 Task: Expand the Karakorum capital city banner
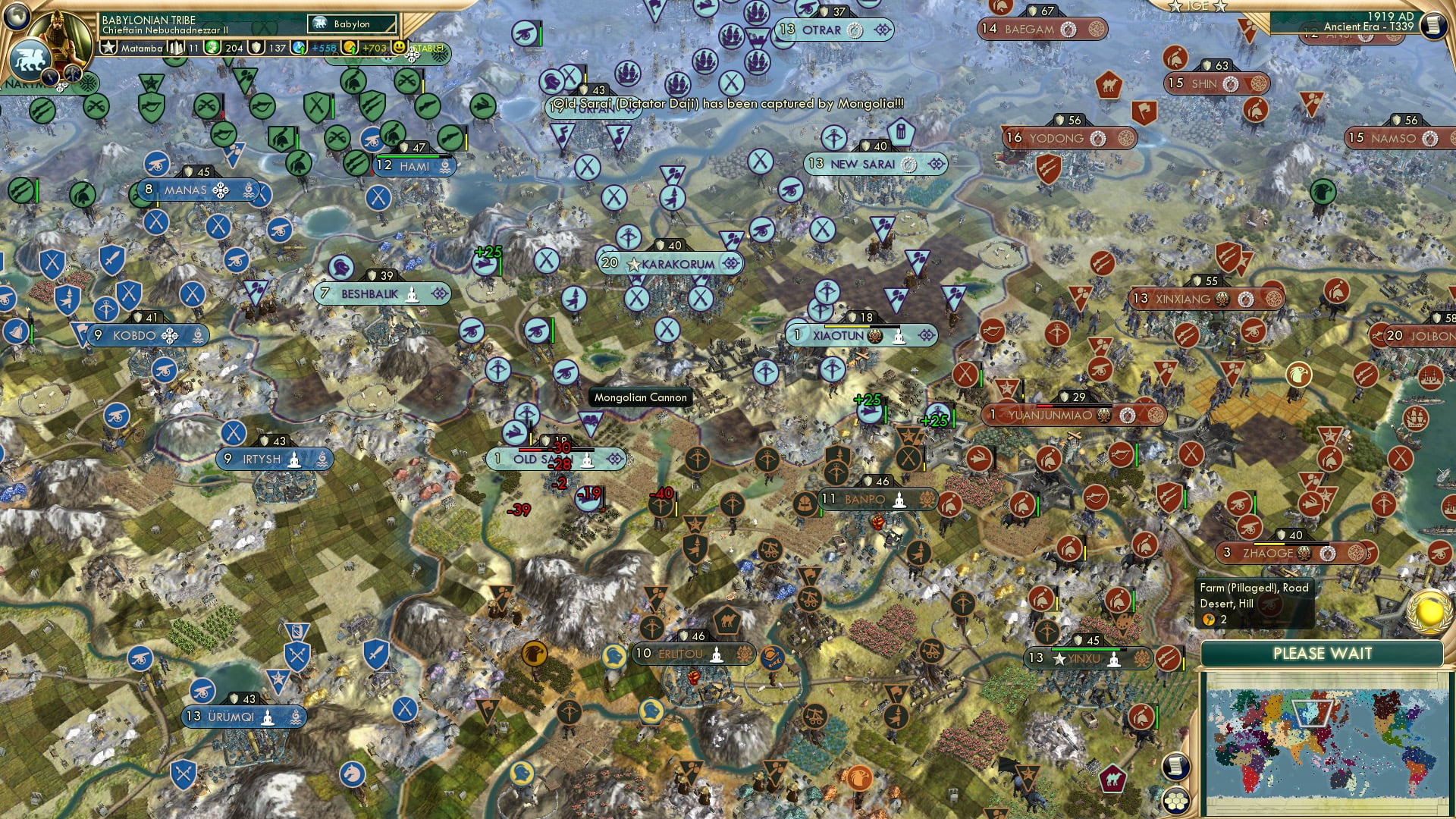(730, 262)
